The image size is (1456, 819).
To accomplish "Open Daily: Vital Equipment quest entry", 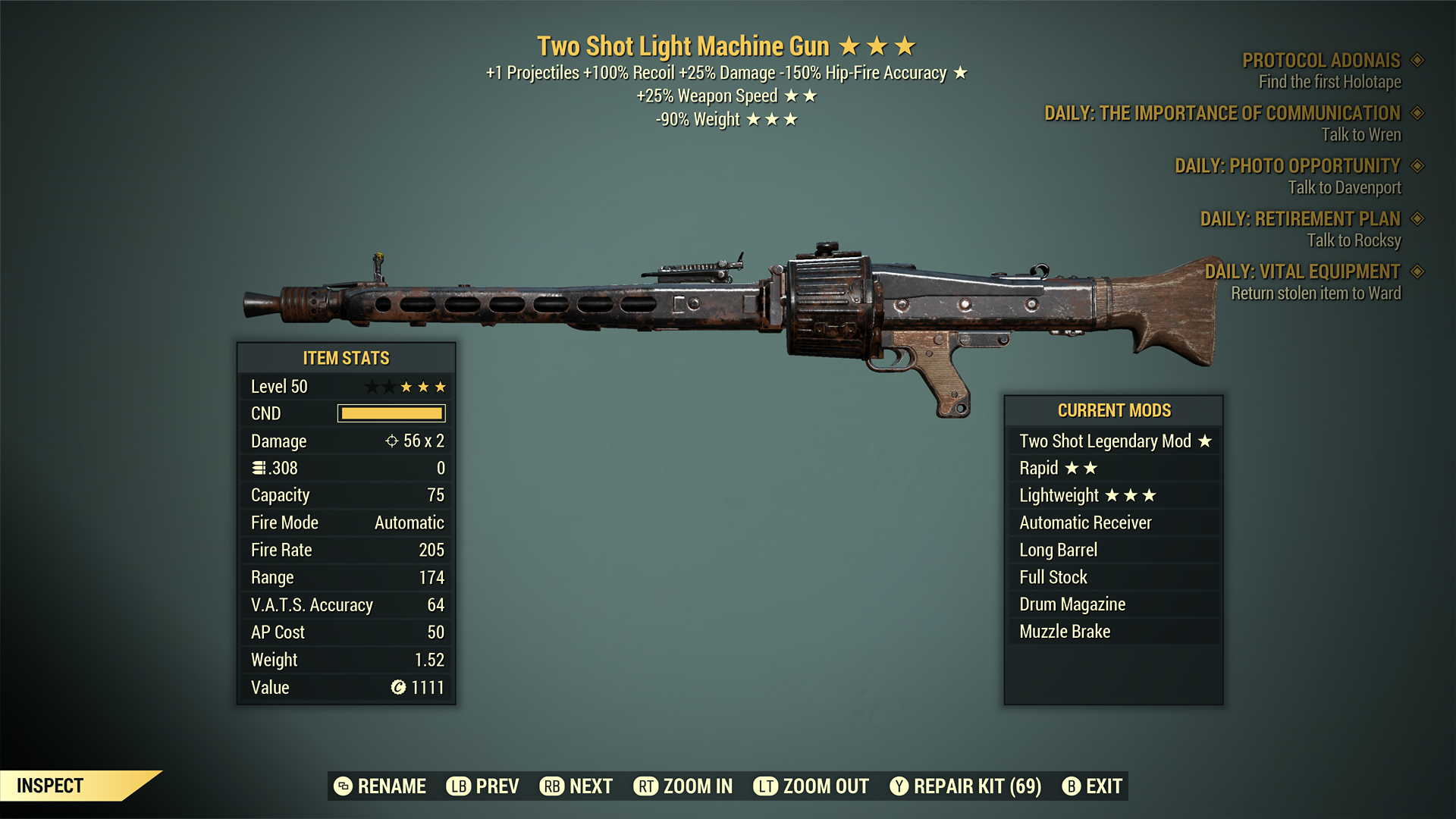I will click(1302, 271).
